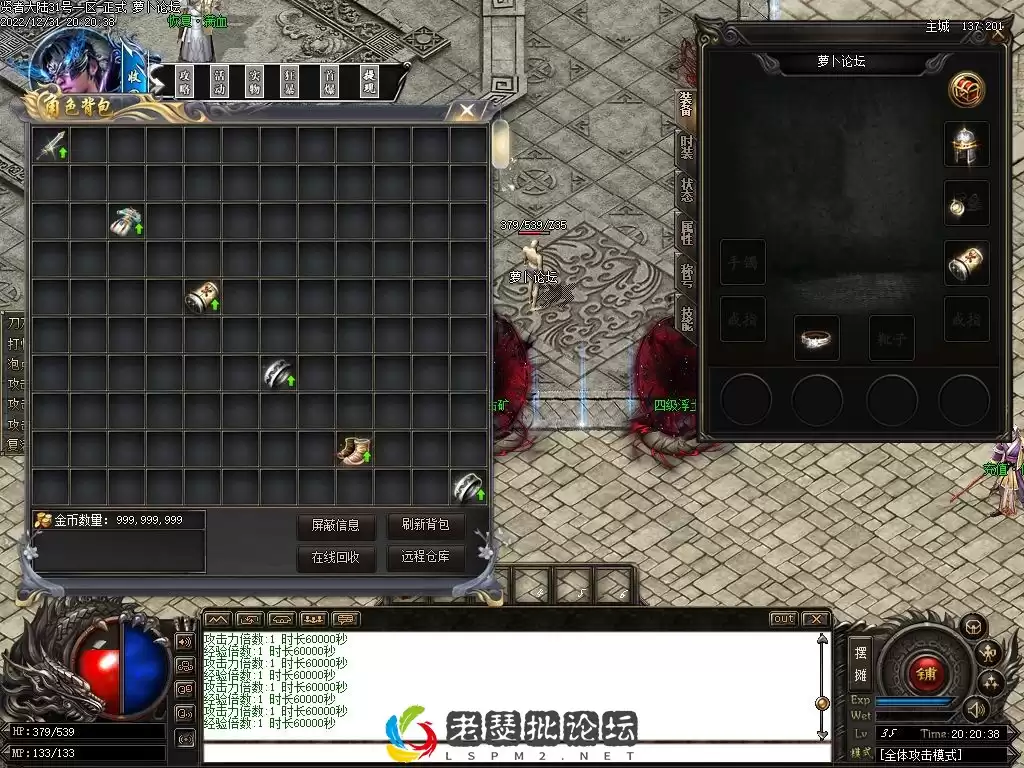Click the 屏蔽信息 button
Viewport: 1024px width, 768px height.
(x=335, y=526)
